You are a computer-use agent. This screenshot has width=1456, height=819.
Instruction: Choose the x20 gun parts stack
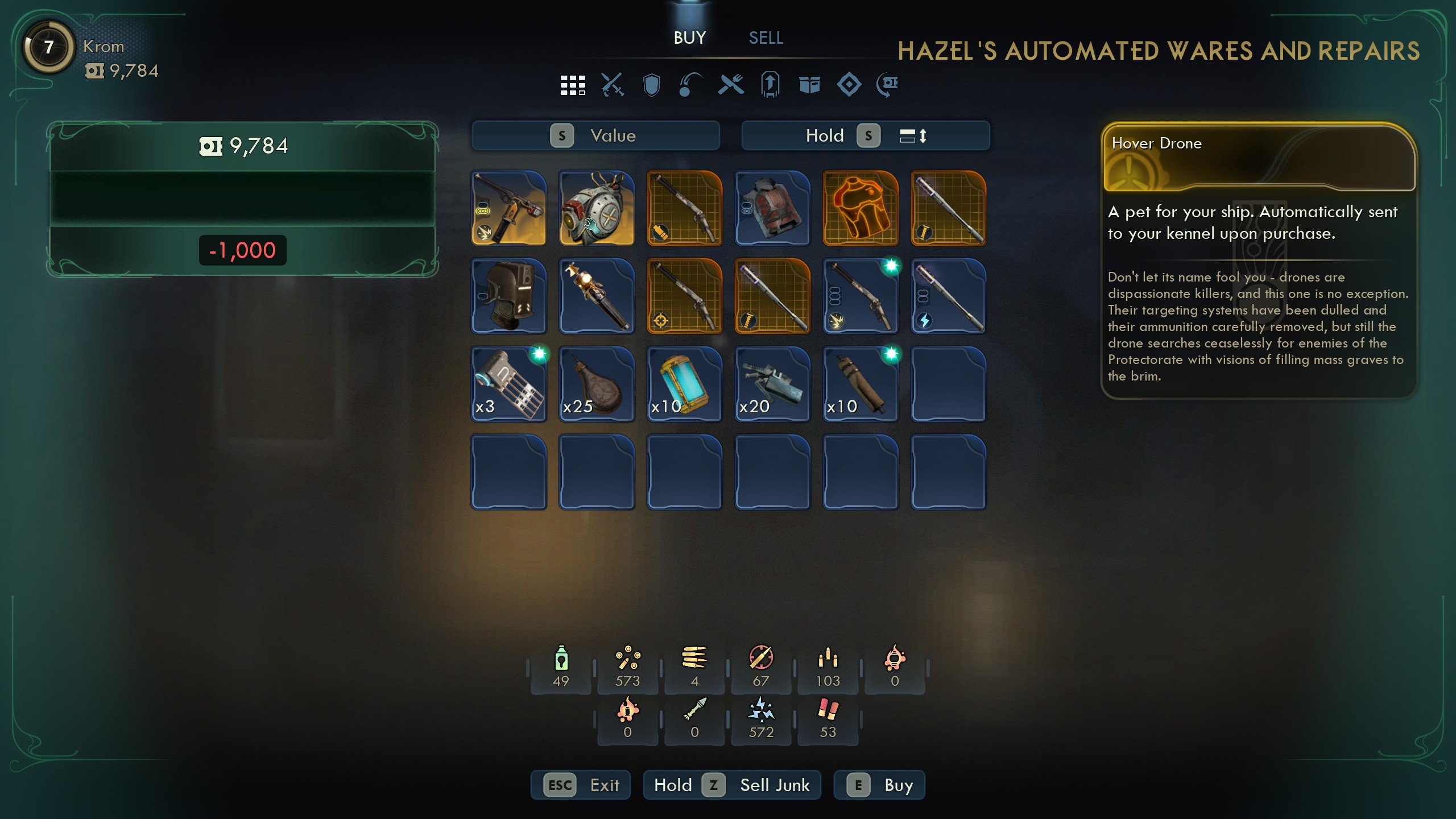tap(772, 384)
